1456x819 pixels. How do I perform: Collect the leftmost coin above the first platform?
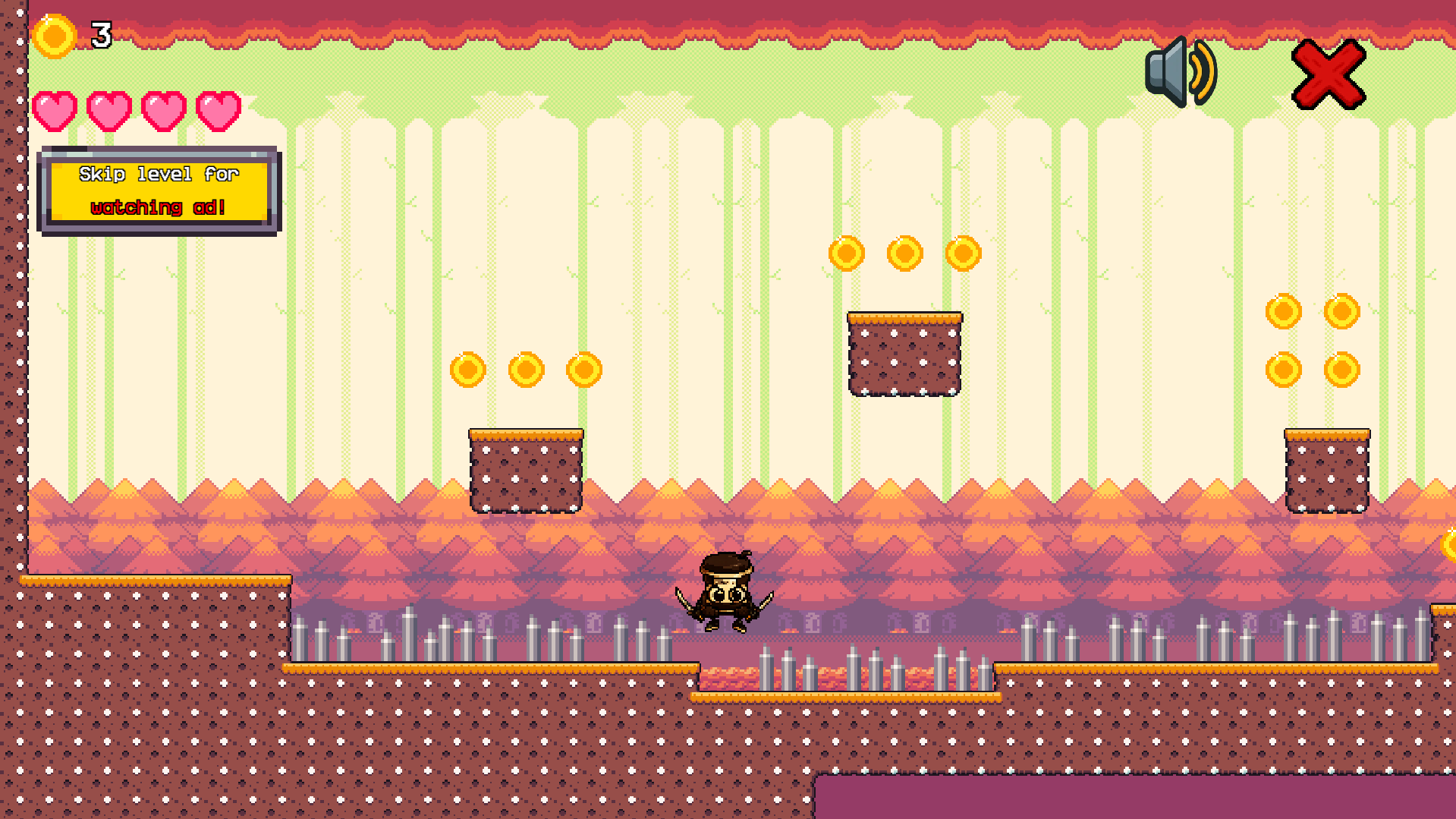pyautogui.click(x=467, y=370)
